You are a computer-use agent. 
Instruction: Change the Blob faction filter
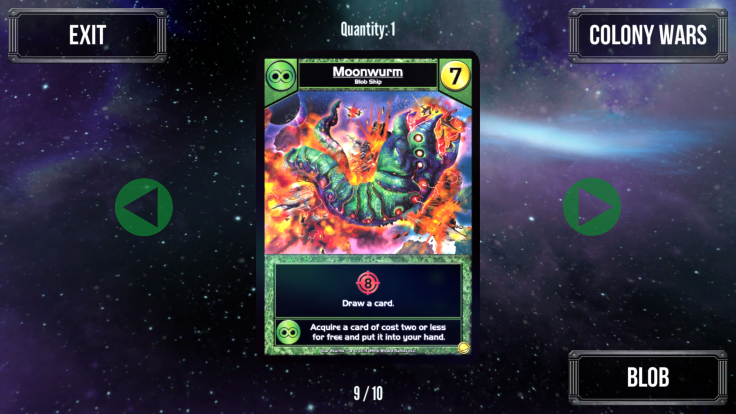[x=647, y=377]
